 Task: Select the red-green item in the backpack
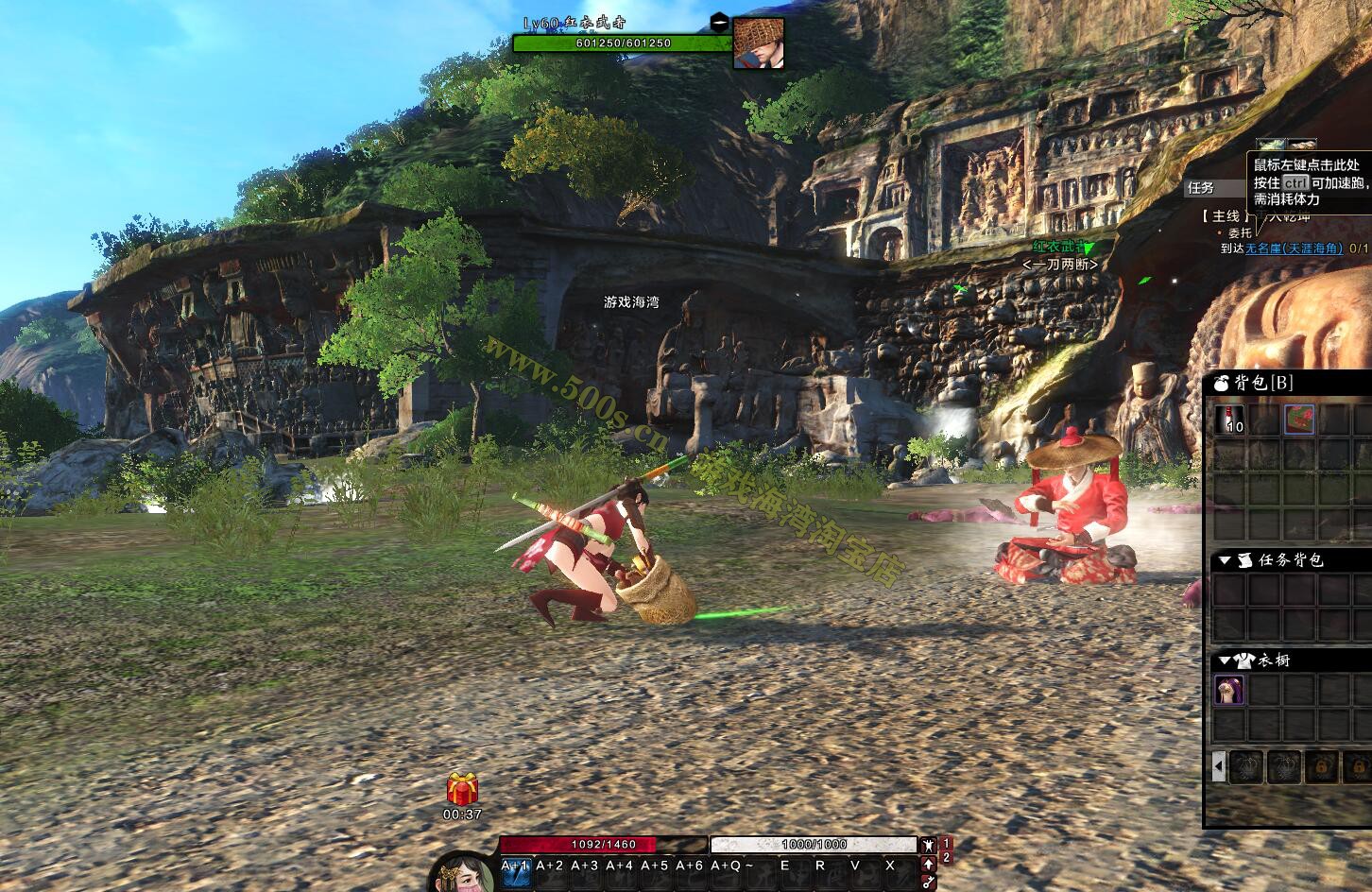pos(1299,420)
